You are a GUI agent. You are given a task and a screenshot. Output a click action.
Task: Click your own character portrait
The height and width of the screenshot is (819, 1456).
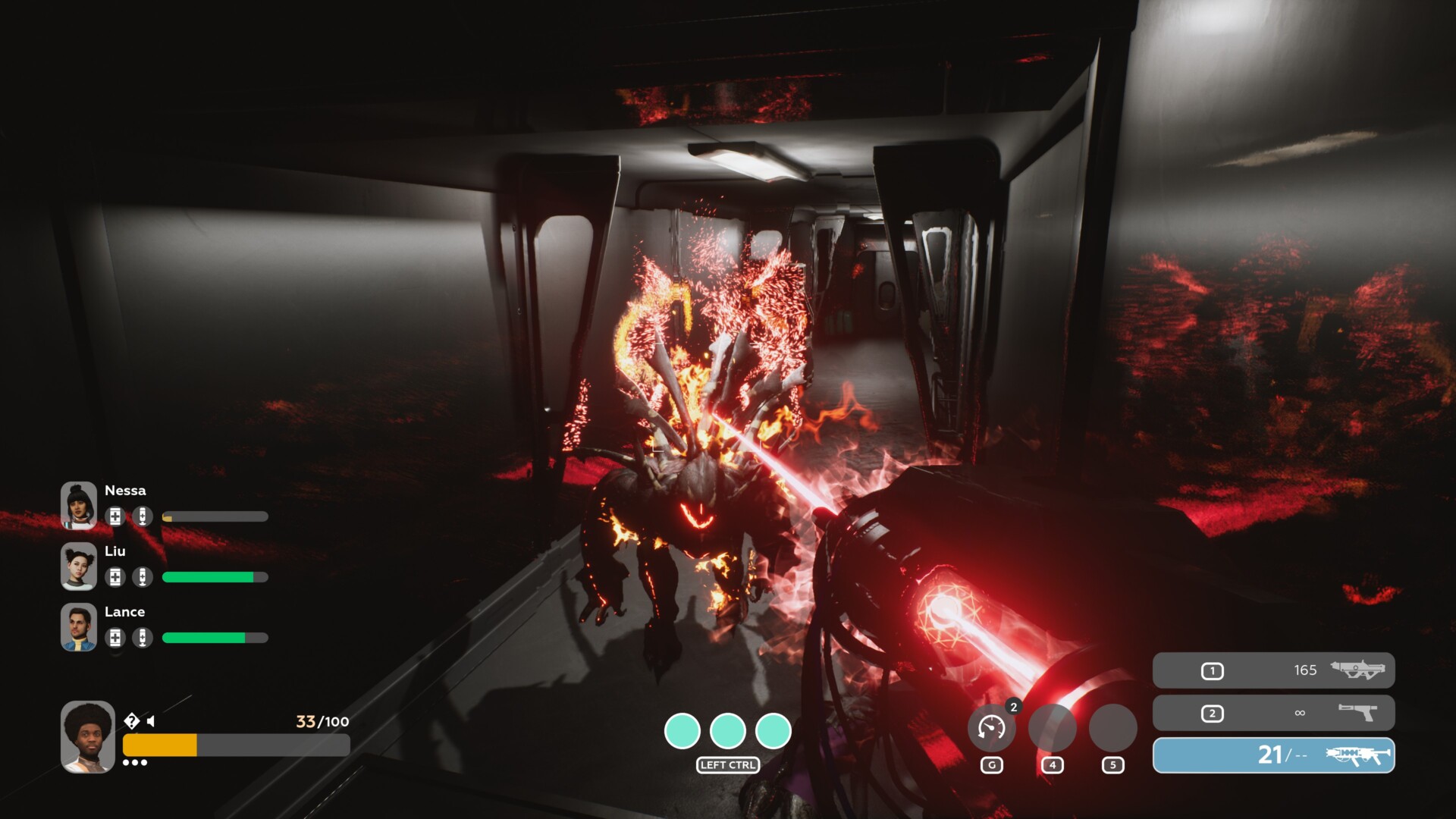[x=88, y=736]
